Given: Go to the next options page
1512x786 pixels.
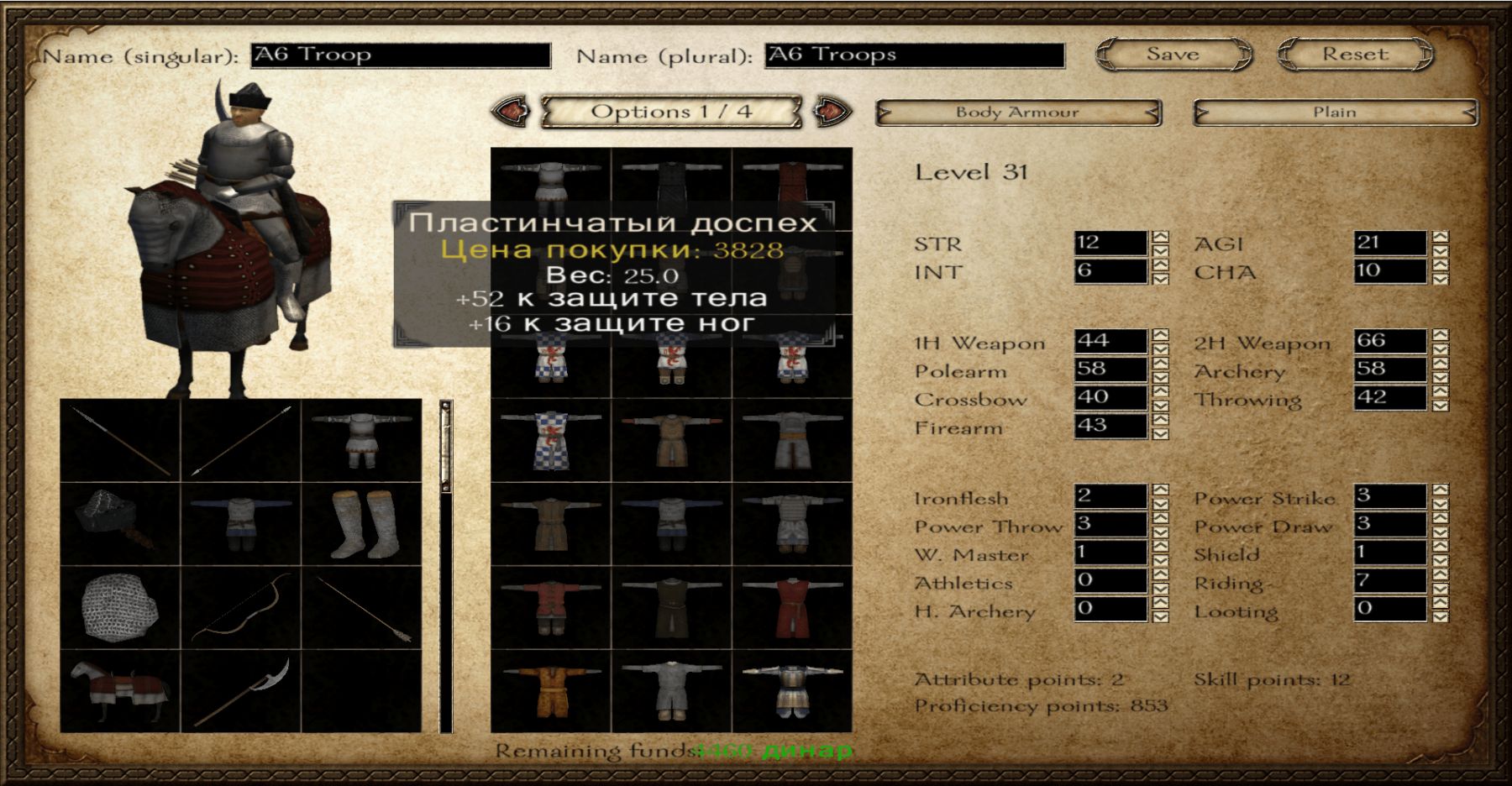Looking at the screenshot, I should point(832,112).
